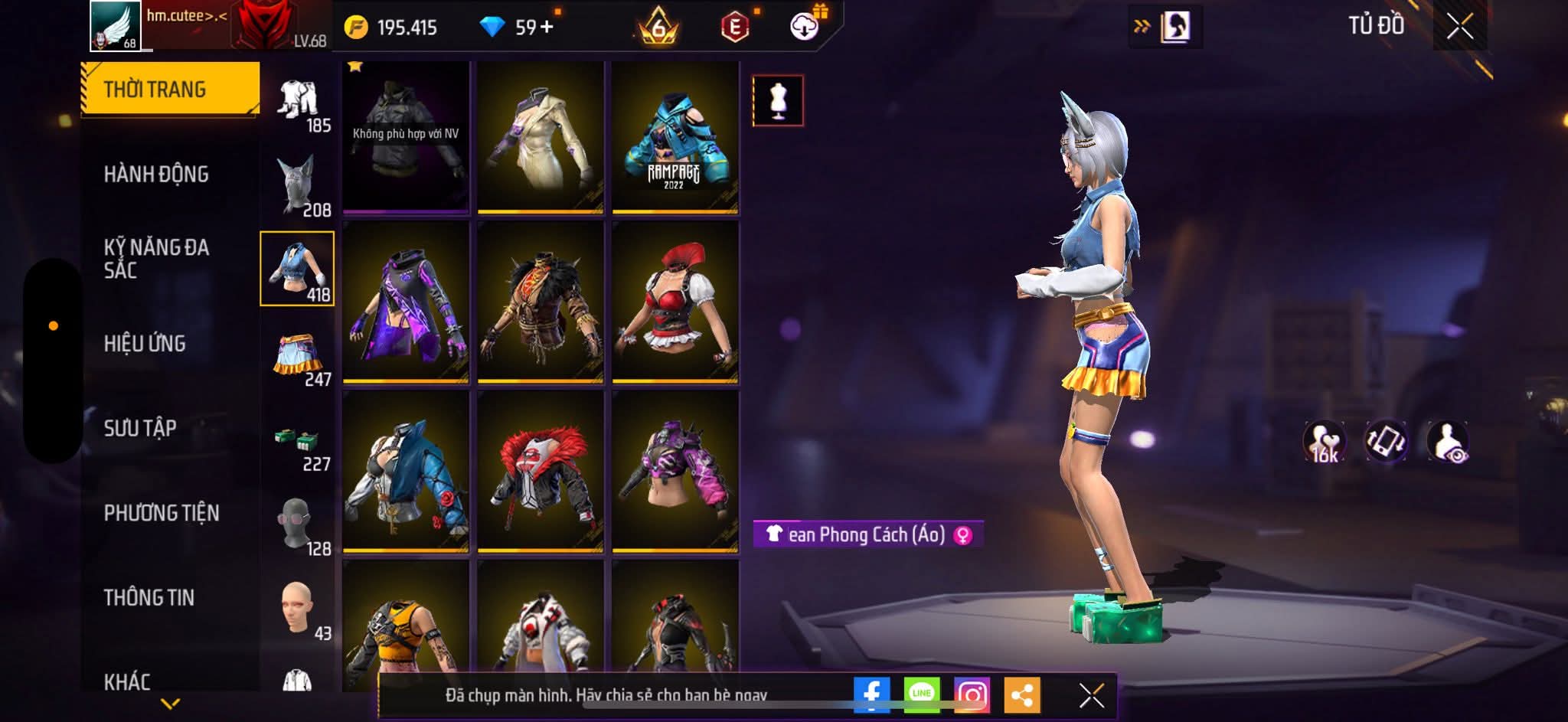Switch to the Hành Động tab
The image size is (1568, 722).
(x=156, y=175)
